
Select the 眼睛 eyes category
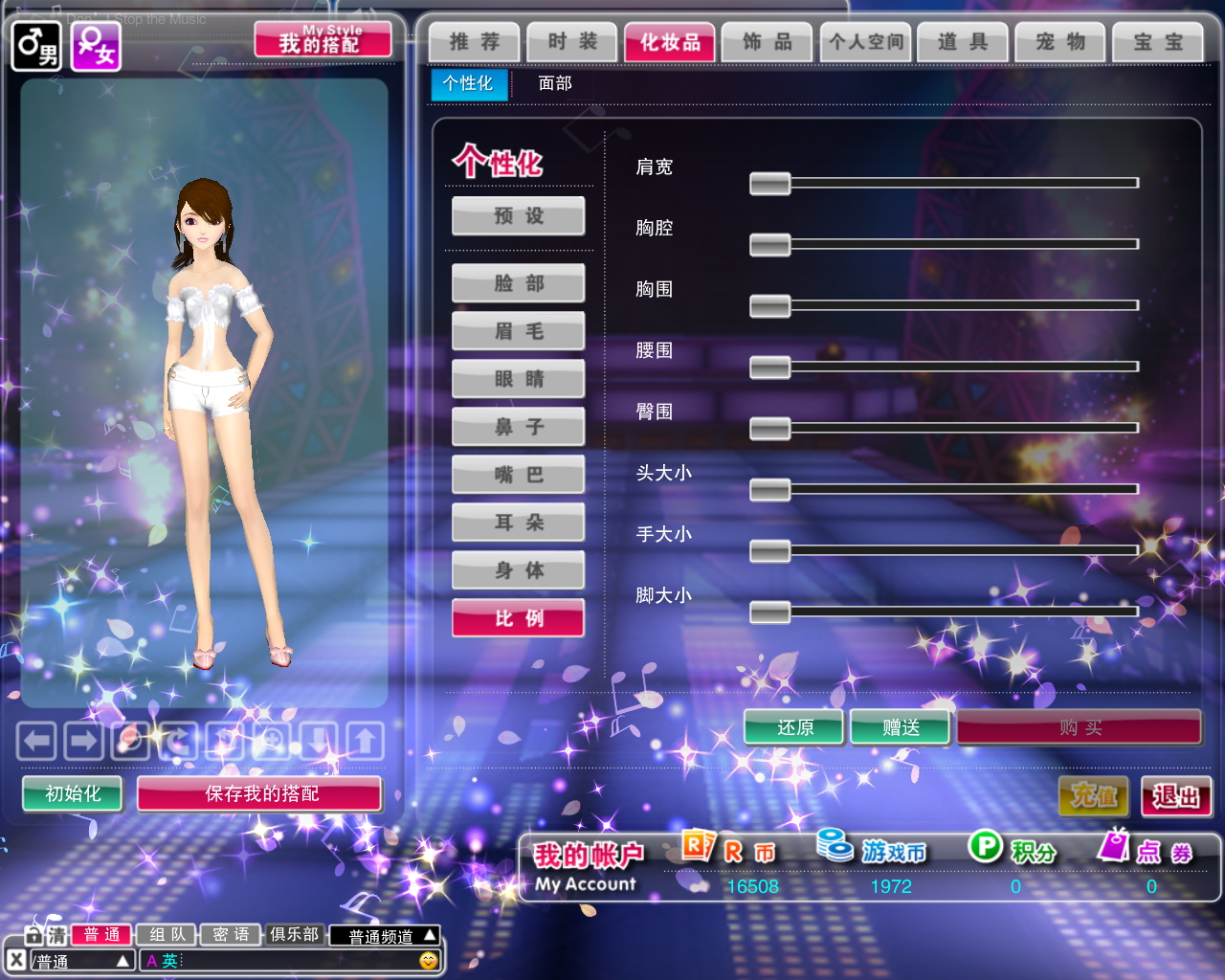519,379
